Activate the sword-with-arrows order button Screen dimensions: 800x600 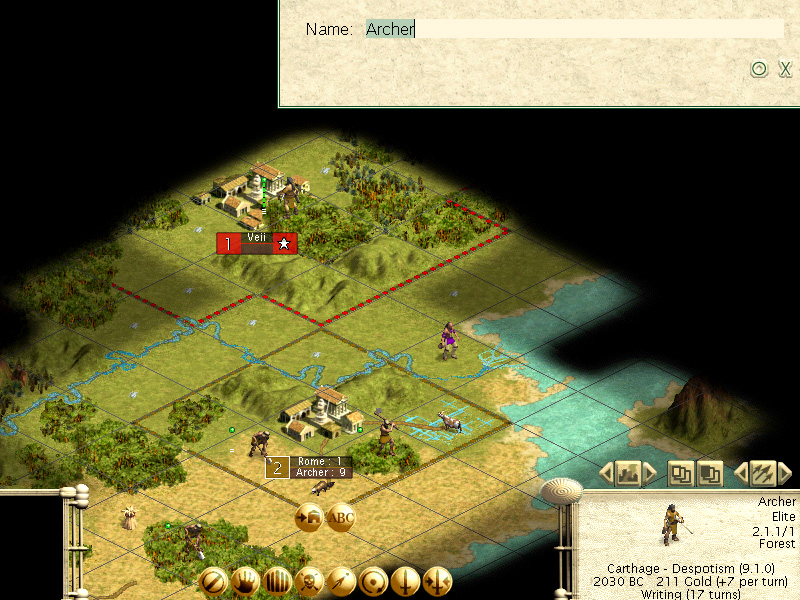pos(437,581)
